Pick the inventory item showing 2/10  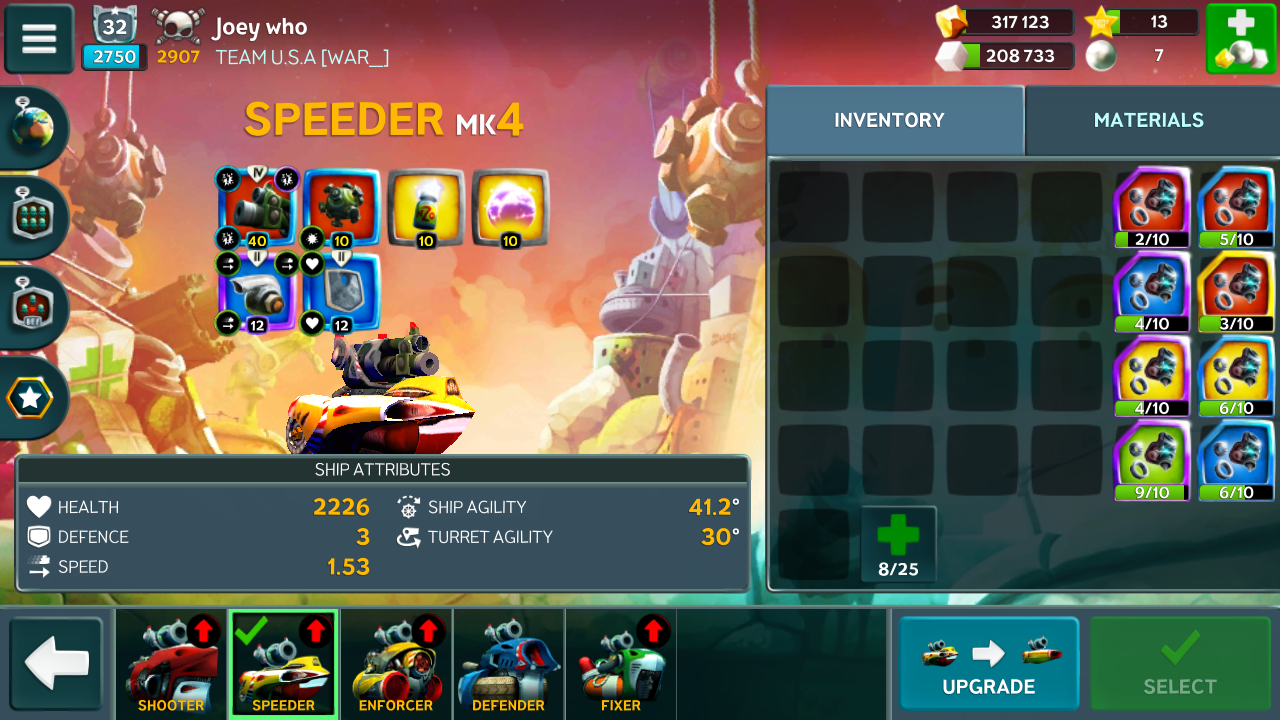[x=1152, y=207]
